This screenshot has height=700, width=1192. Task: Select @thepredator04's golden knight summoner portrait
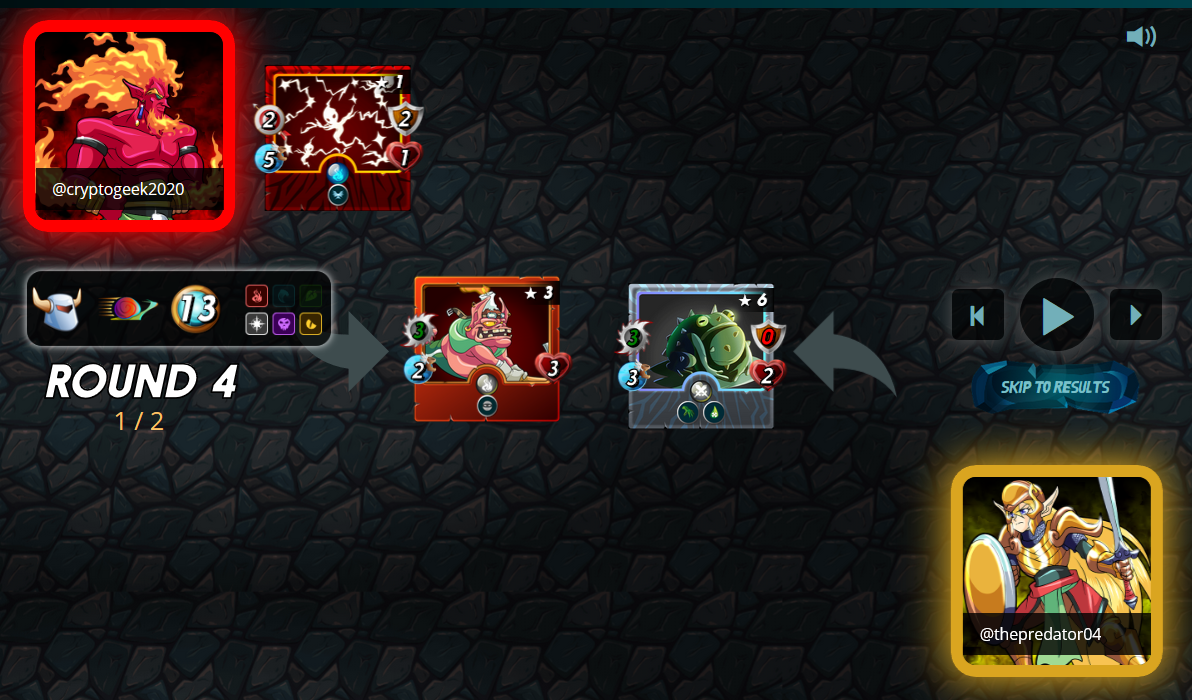click(x=1056, y=570)
